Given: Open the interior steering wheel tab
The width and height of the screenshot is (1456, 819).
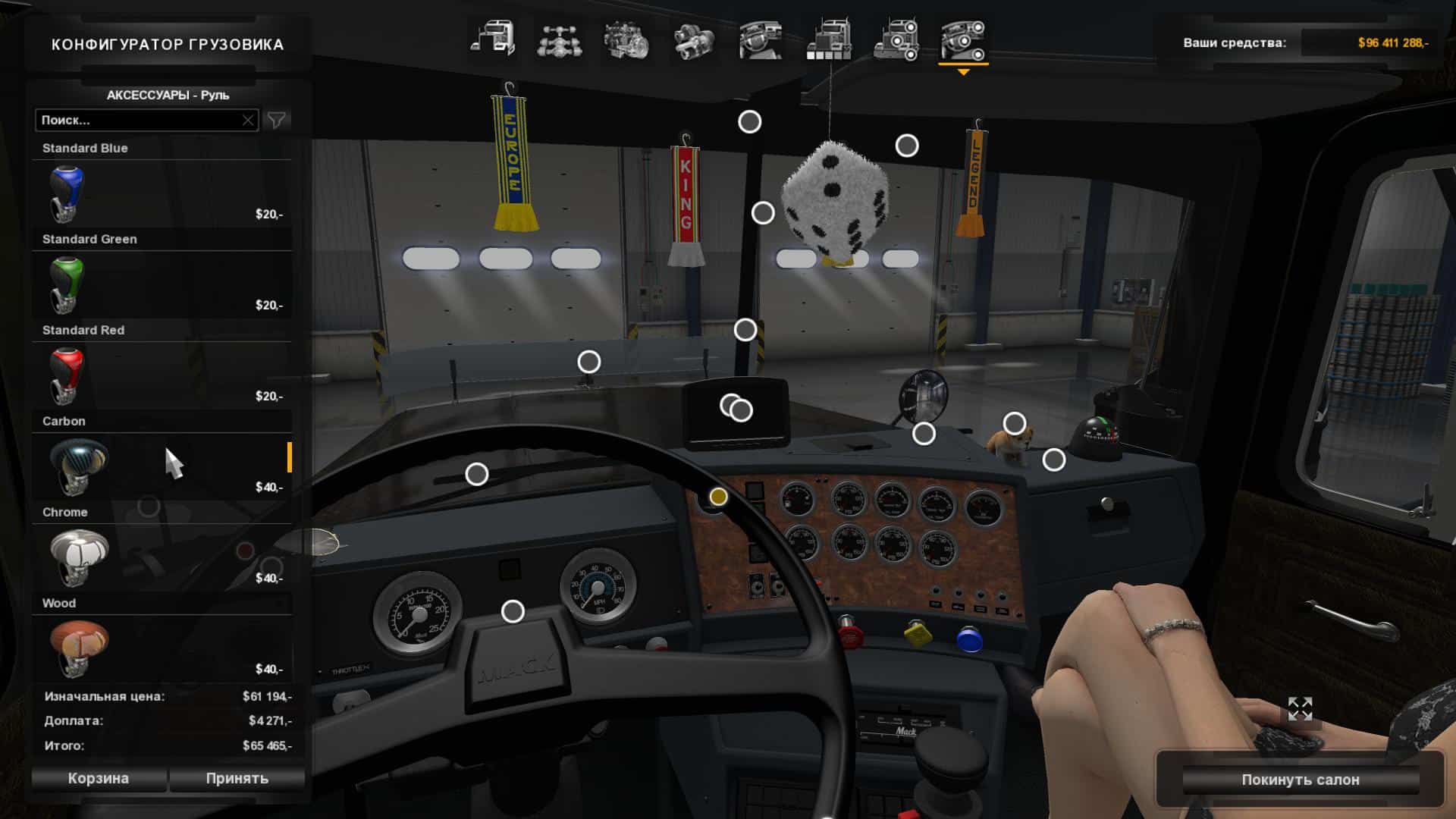Looking at the screenshot, I should pos(761,39).
